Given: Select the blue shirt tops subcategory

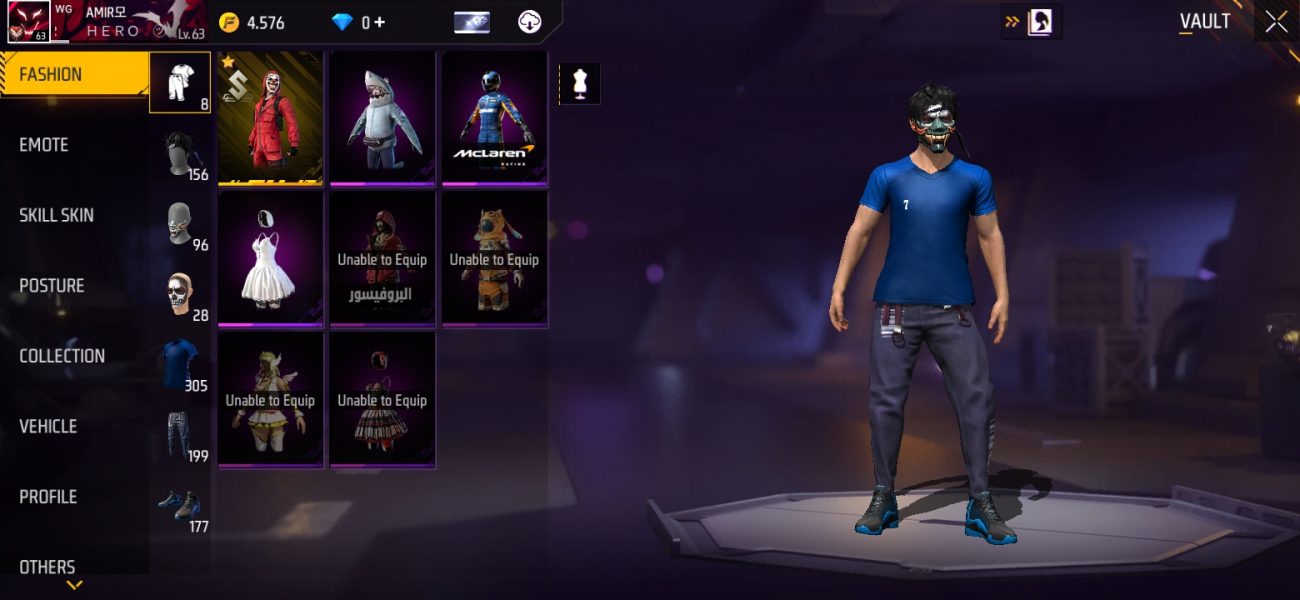Looking at the screenshot, I should (x=181, y=365).
